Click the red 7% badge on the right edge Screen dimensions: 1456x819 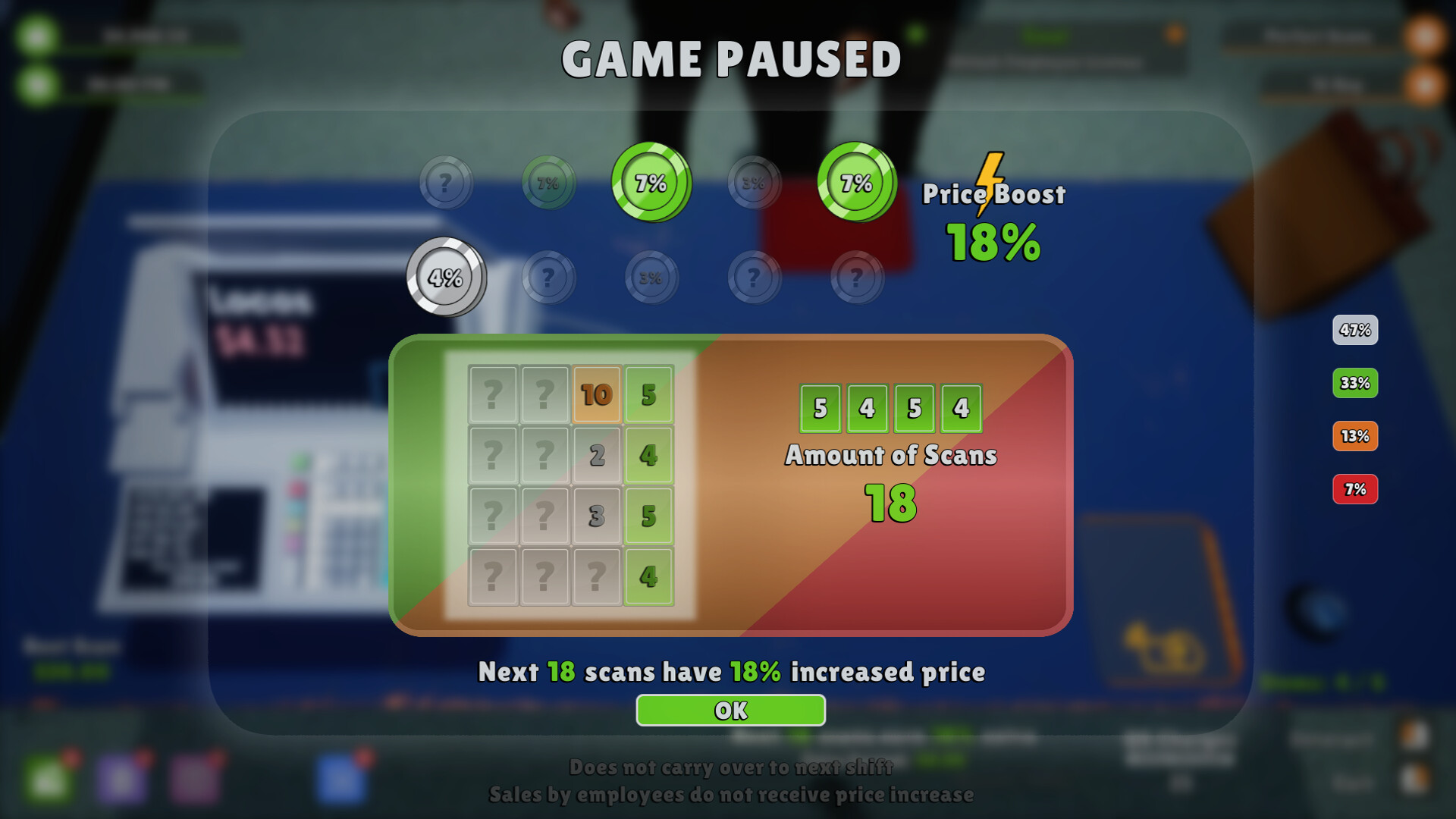point(1355,490)
